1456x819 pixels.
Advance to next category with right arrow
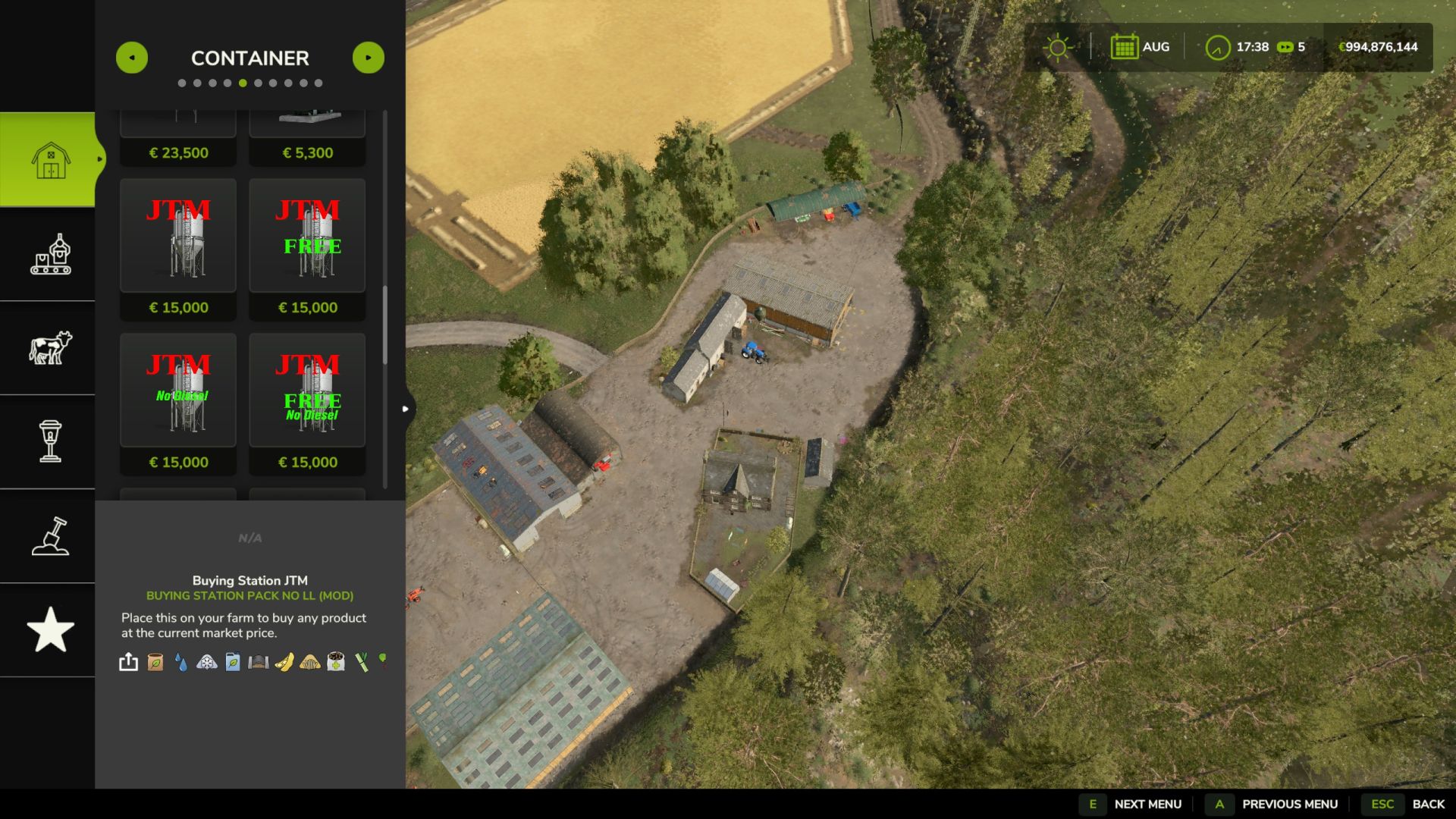[369, 58]
